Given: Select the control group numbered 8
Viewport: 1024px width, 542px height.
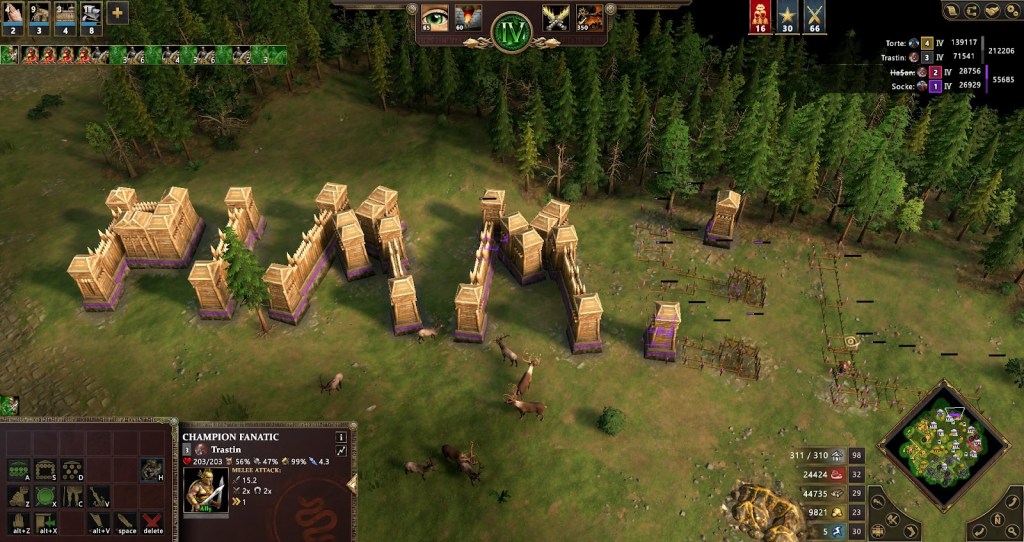Looking at the screenshot, I should coord(91,15).
